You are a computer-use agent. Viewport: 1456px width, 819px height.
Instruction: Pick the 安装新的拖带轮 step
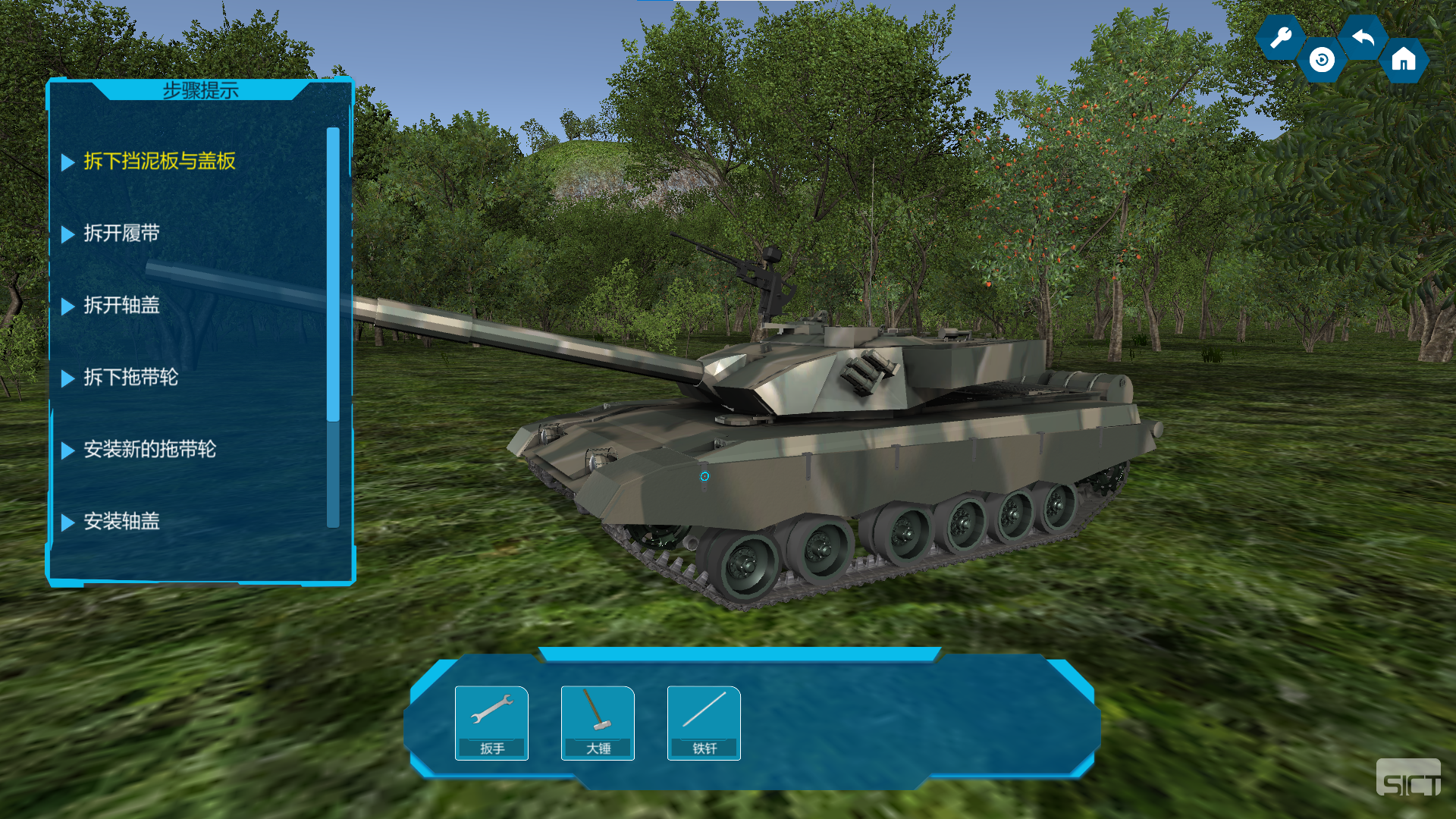[x=149, y=450]
